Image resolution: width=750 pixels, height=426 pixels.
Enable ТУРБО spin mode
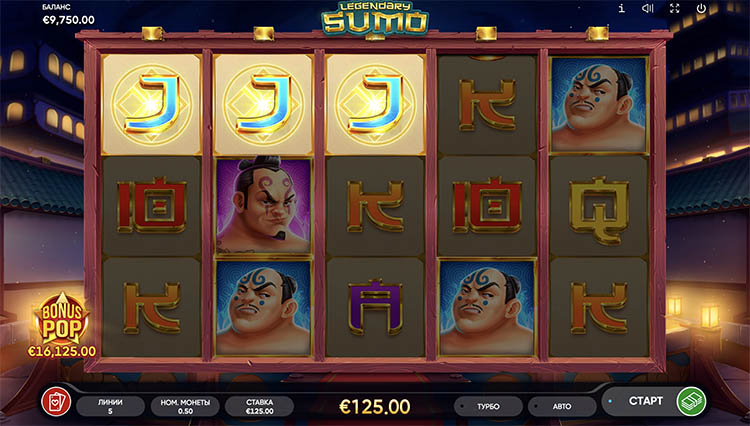[489, 407]
